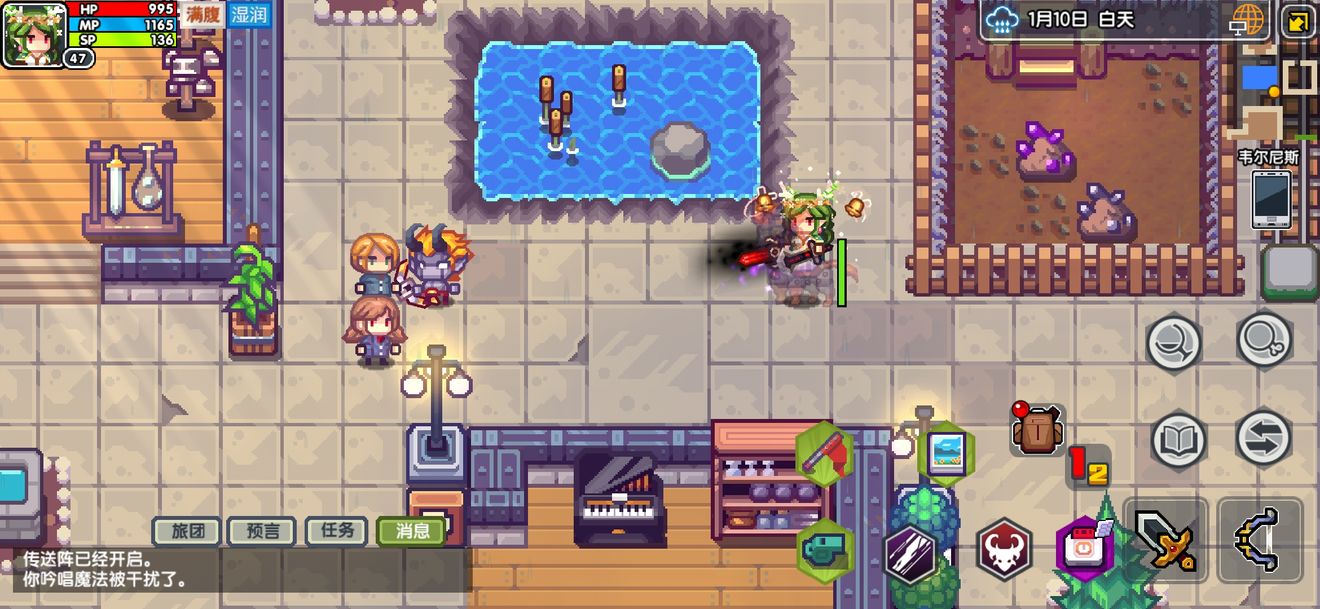This screenshot has width=1320, height=609.
Task: Use the green whistle quick item
Action: (x=824, y=548)
